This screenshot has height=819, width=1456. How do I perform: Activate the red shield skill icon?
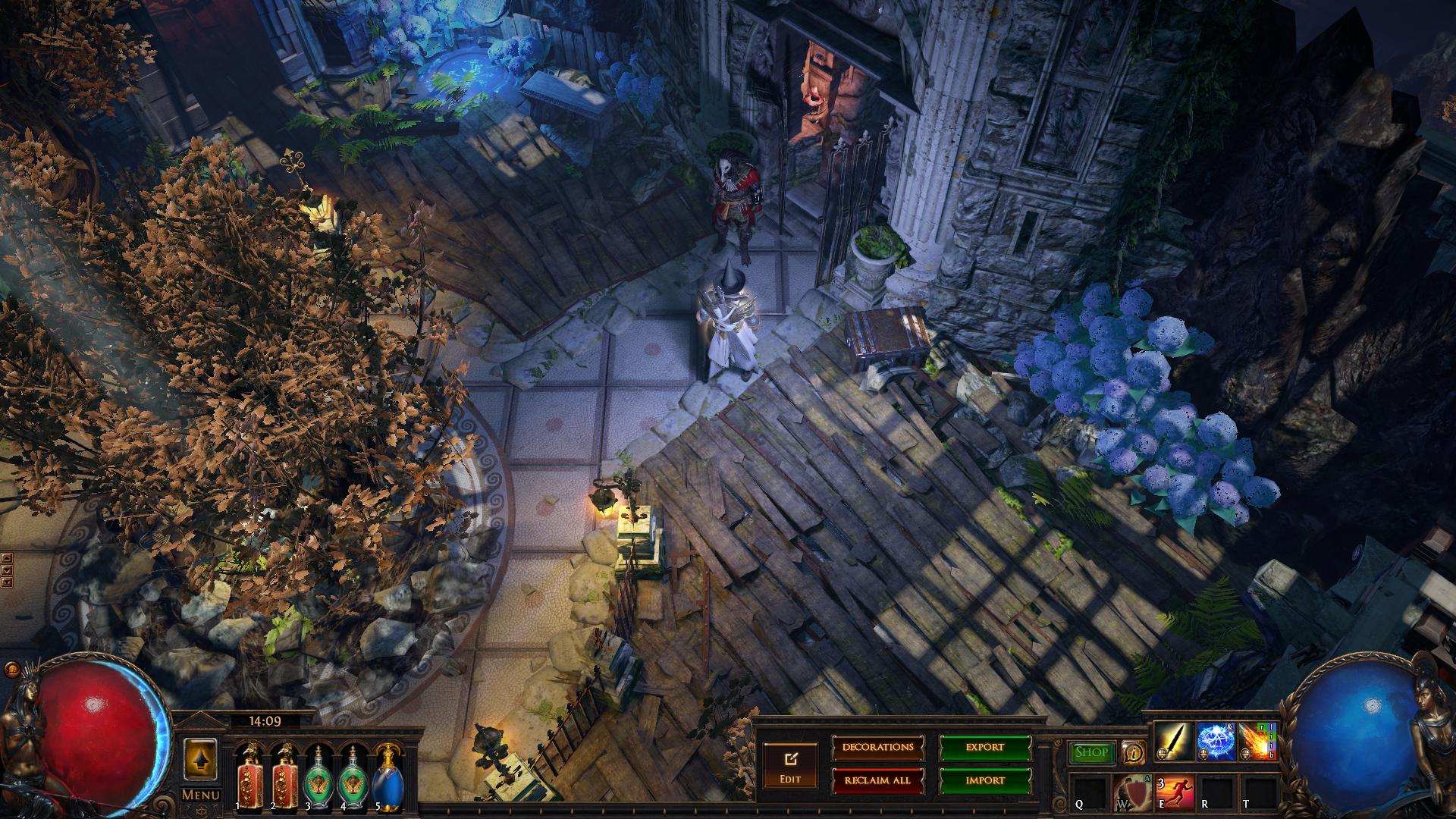click(1131, 792)
